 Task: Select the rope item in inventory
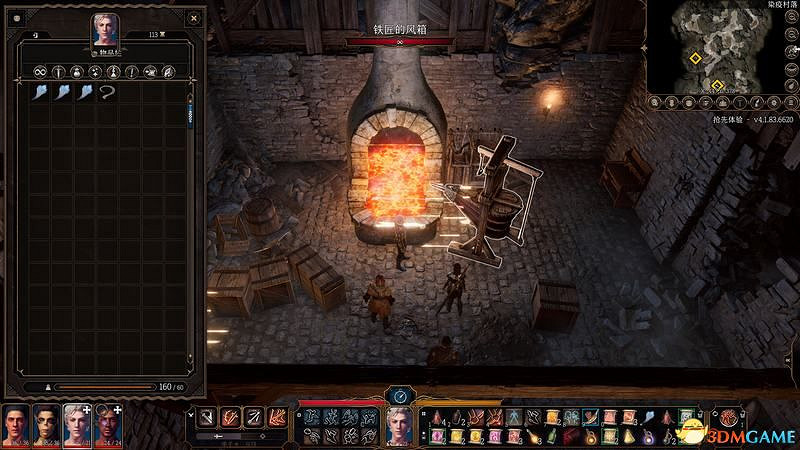[x=107, y=92]
